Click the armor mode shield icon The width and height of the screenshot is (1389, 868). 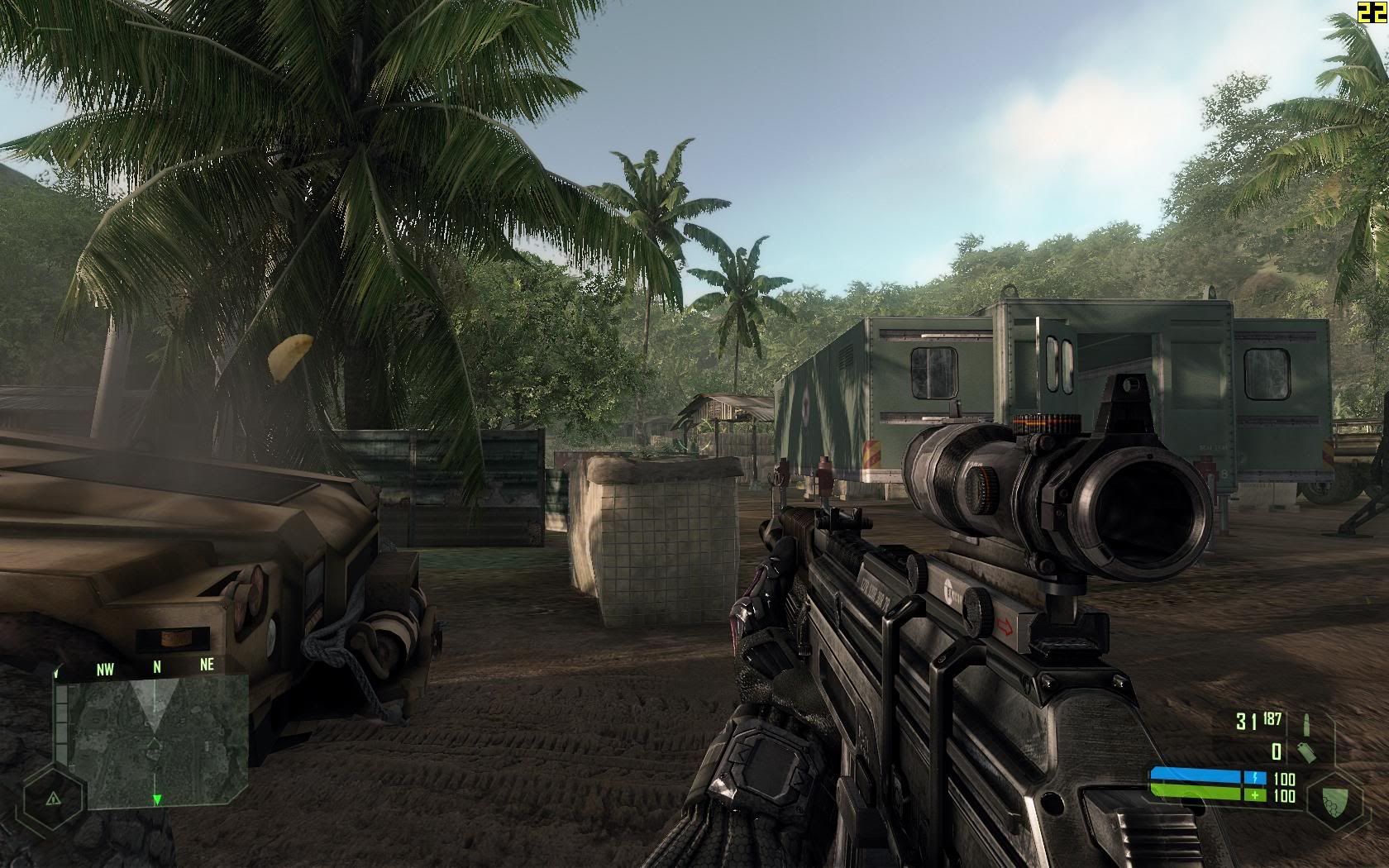pyautogui.click(x=1330, y=799)
